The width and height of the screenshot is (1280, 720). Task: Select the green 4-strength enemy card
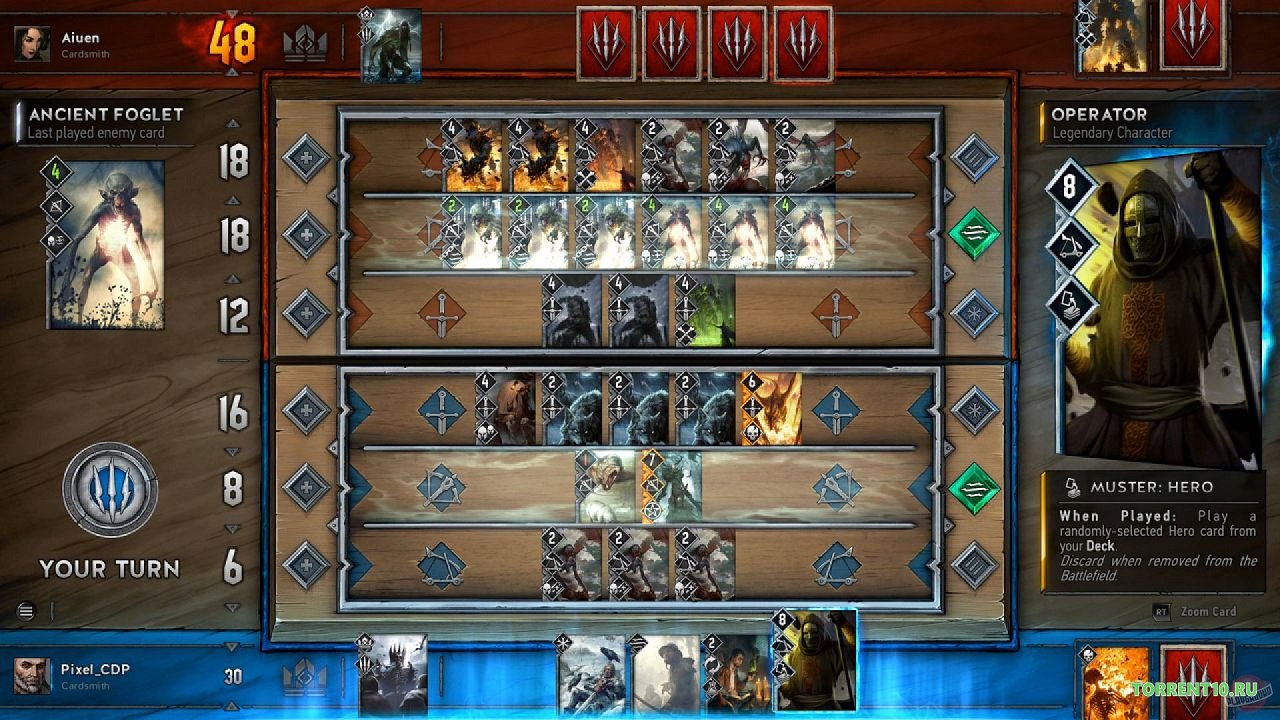tap(705, 311)
